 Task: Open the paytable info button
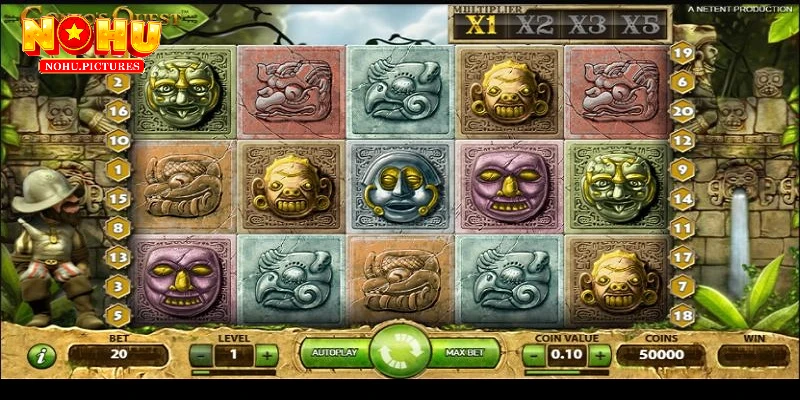click(x=41, y=355)
